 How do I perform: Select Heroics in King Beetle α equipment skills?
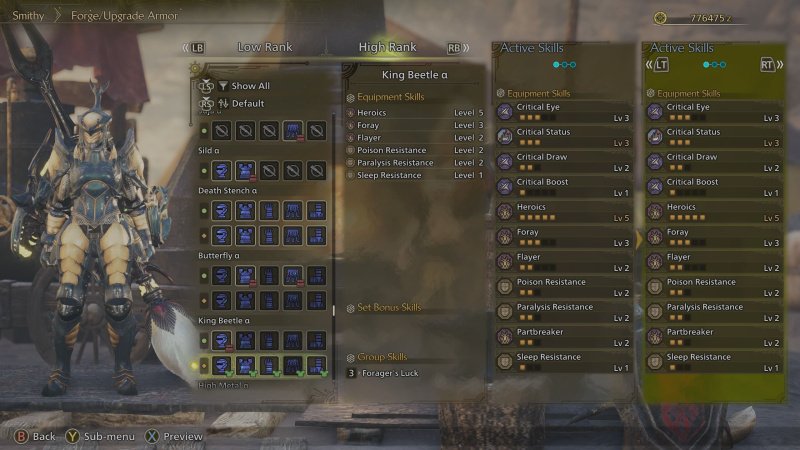[374, 113]
